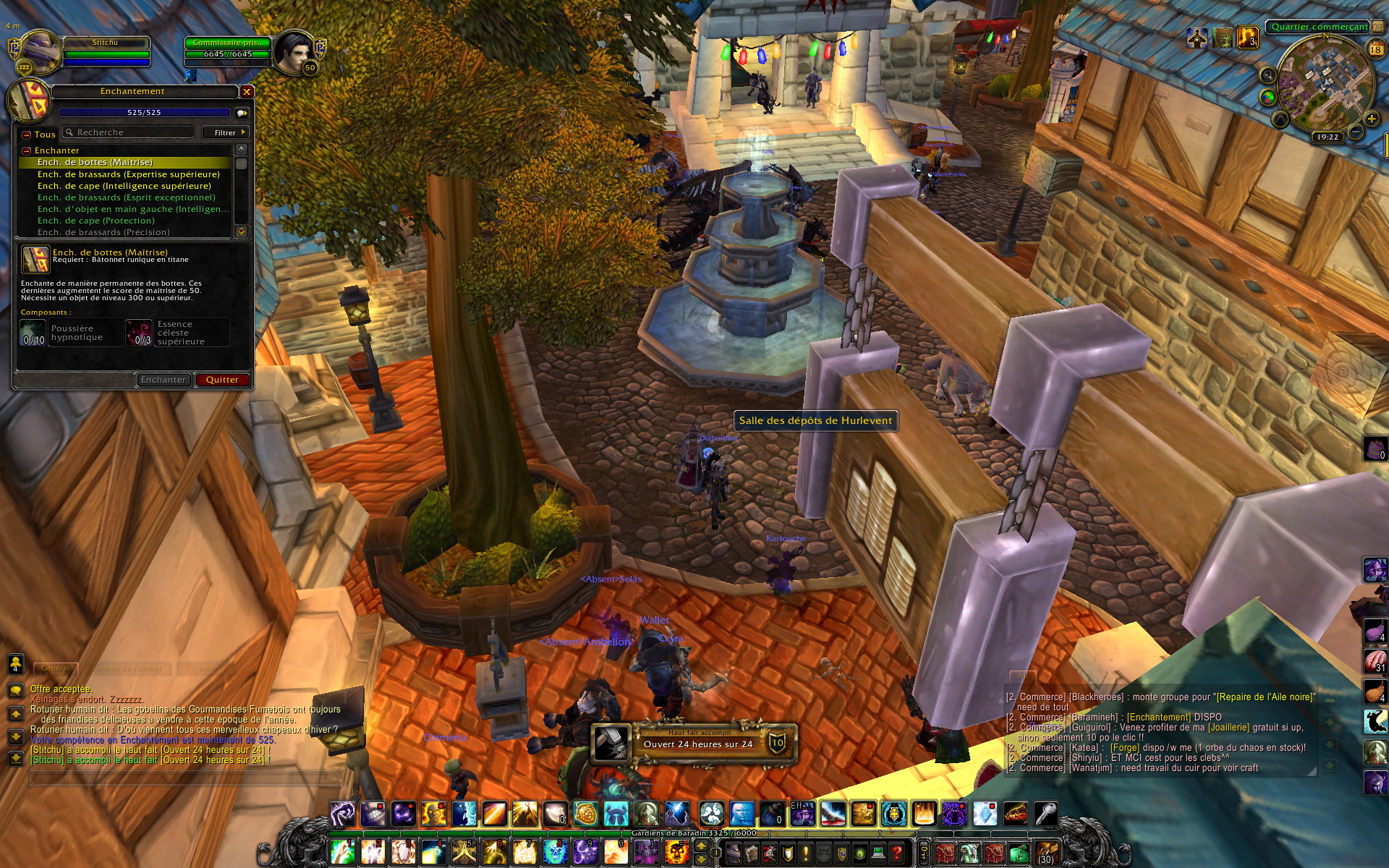The height and width of the screenshot is (868, 1389).
Task: Switch to the Général chat tab
Action: click(x=55, y=668)
